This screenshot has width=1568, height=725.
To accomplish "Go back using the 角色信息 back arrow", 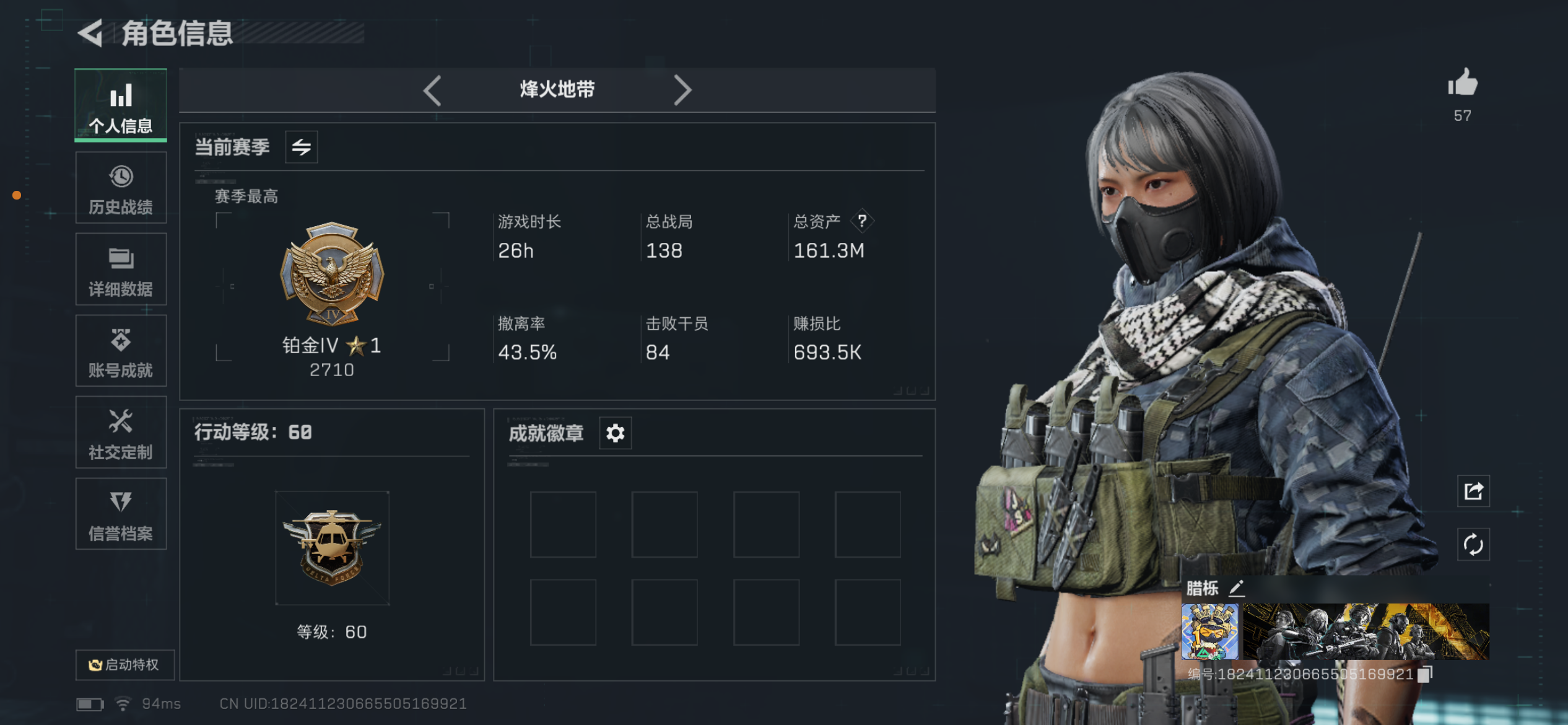I will point(90,34).
